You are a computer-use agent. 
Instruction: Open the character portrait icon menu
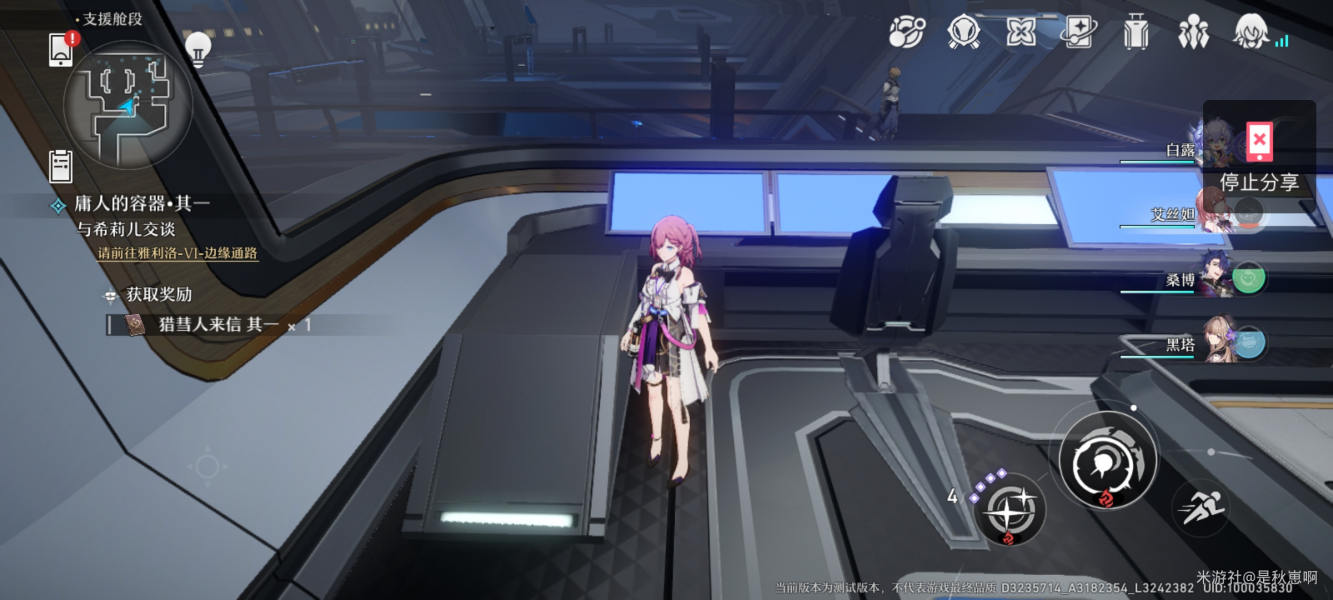coord(1252,32)
